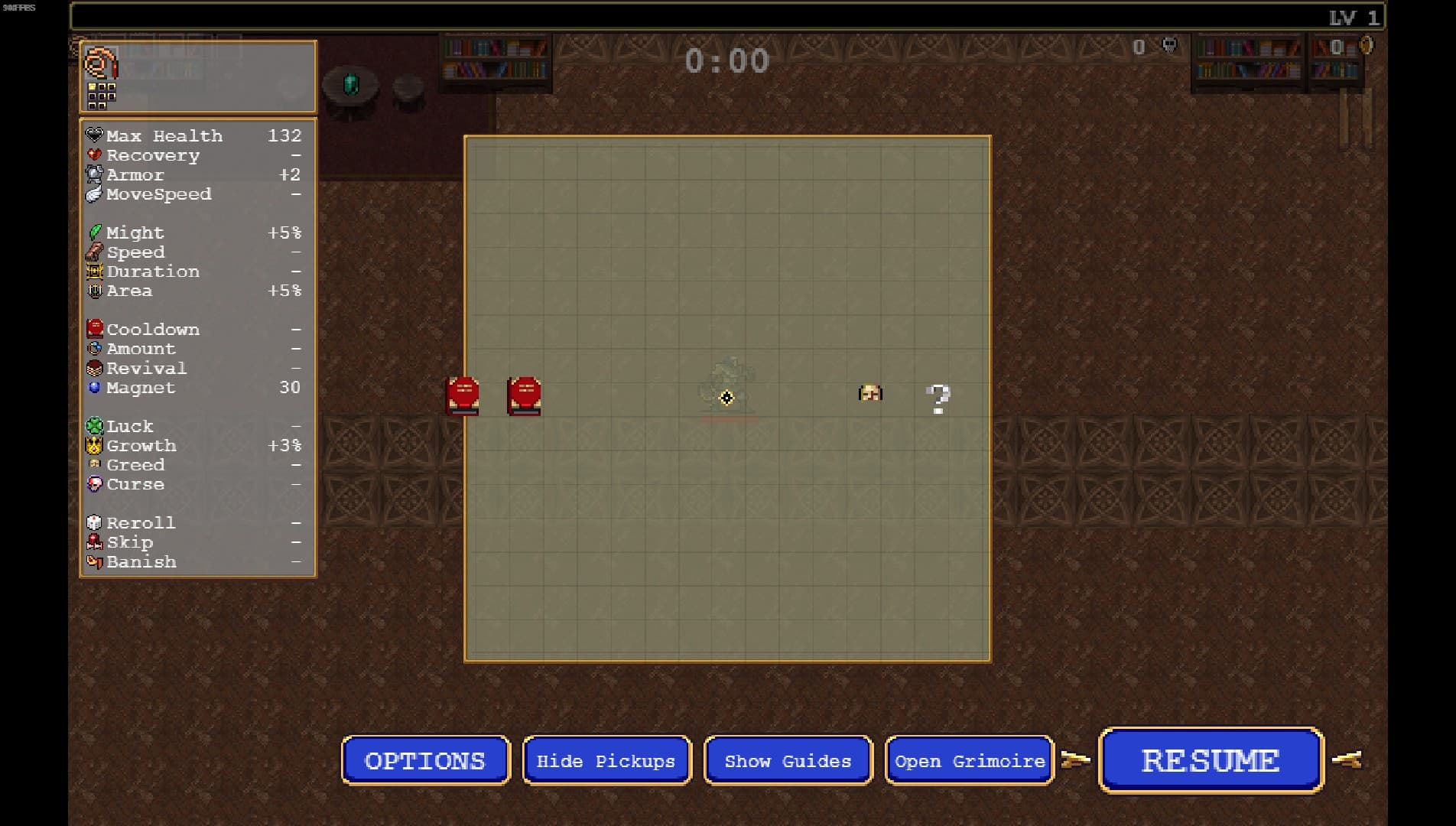Click the player position marker on map
Screen dimensions: 1456x826
(726, 397)
